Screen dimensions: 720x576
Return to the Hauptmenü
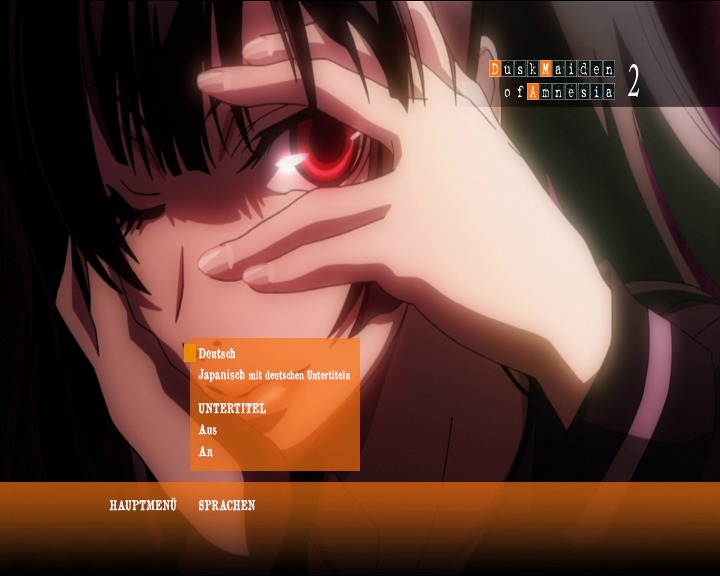click(x=142, y=506)
